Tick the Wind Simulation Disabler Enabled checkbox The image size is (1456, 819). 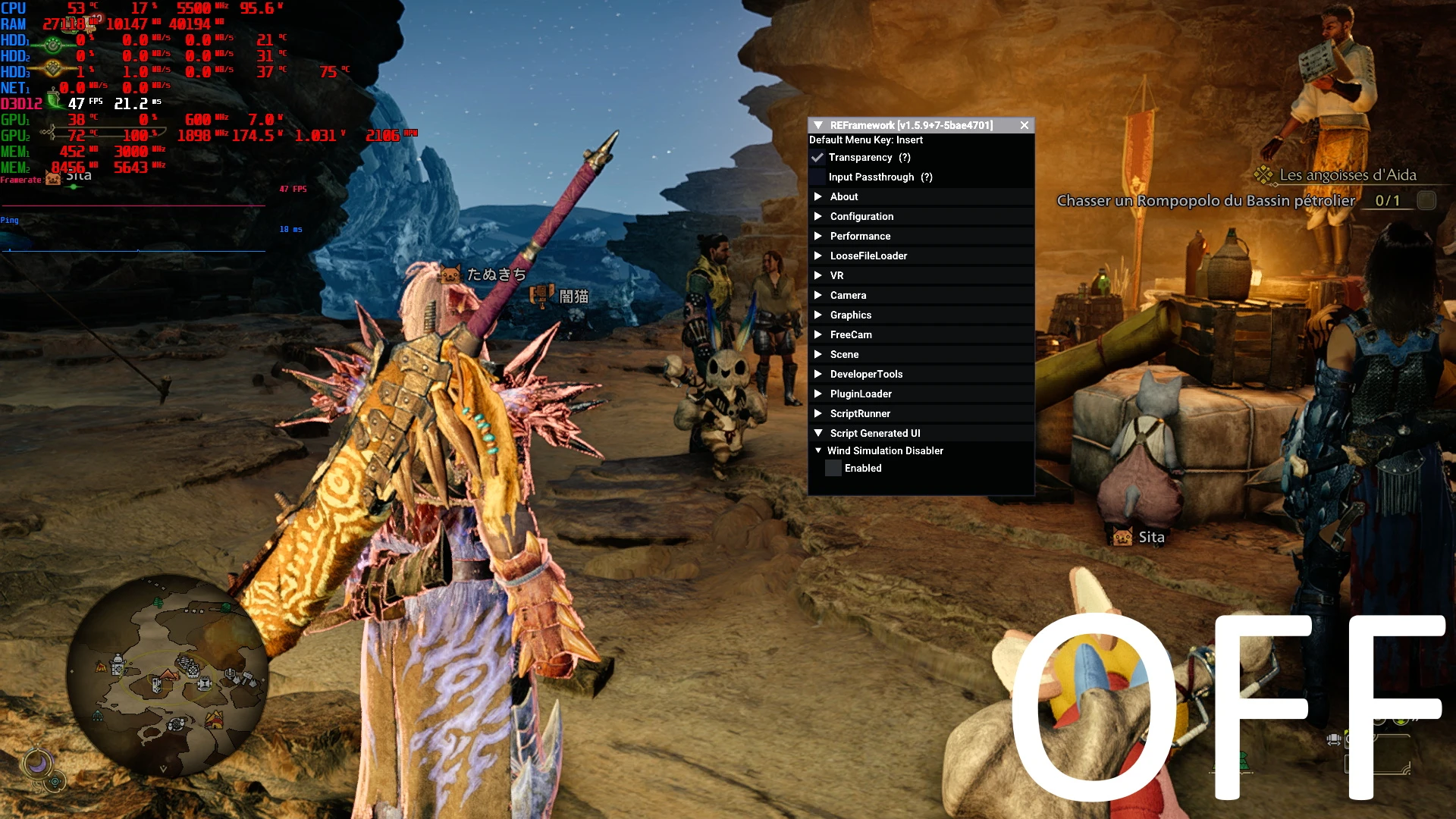pos(833,469)
